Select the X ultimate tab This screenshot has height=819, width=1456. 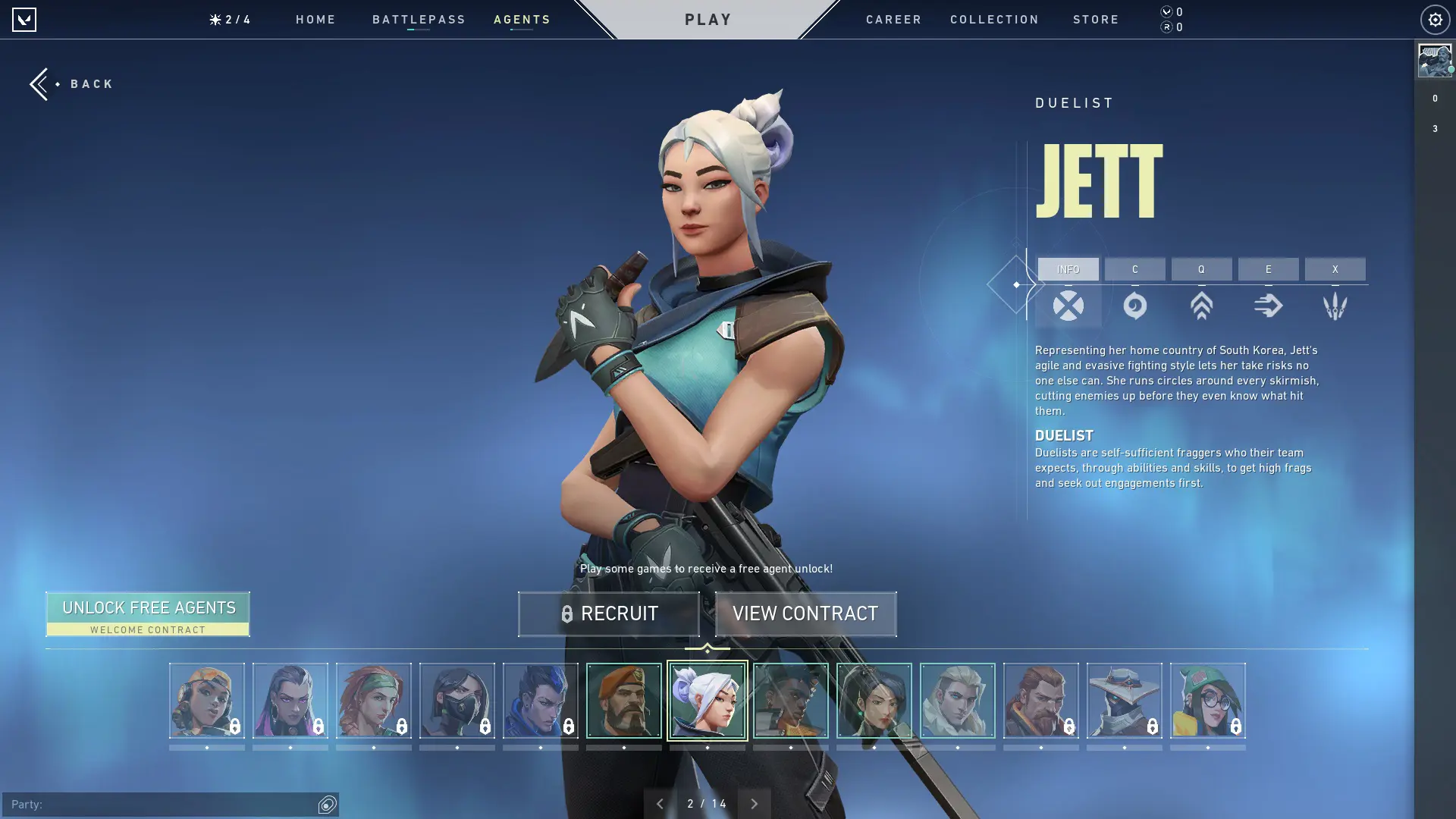click(1335, 269)
